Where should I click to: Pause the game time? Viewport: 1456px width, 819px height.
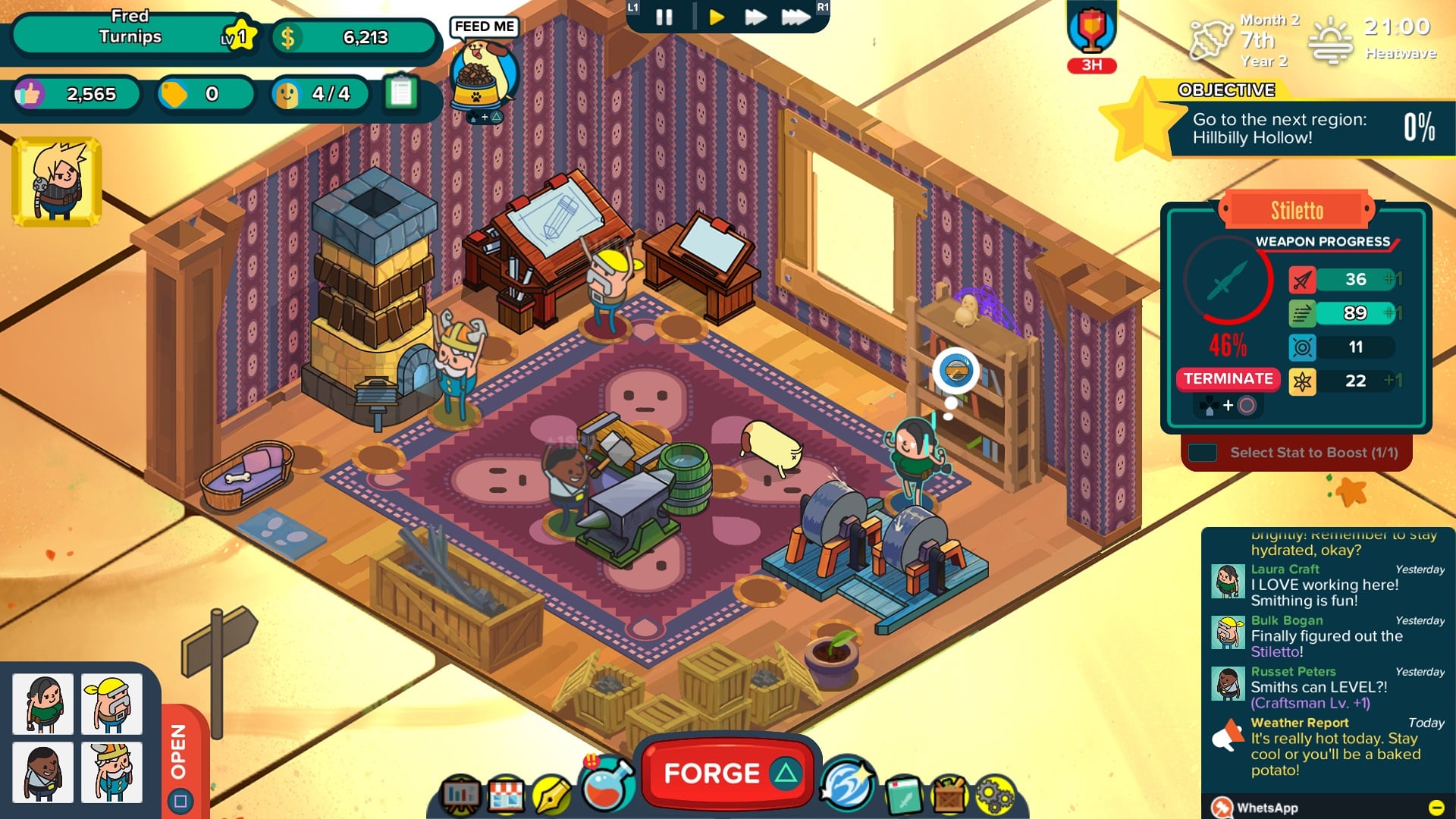pos(664,17)
